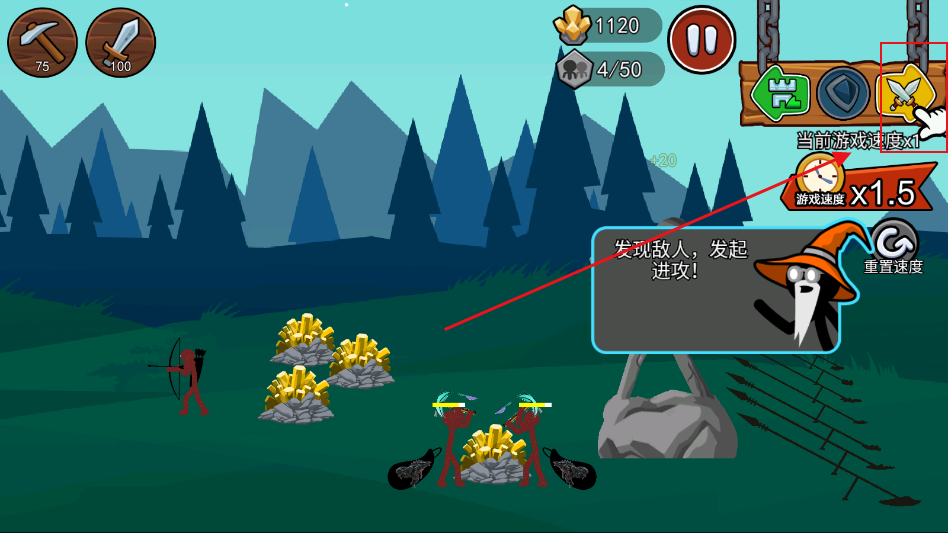This screenshot has width=948, height=533.
Task: Train a swordsman with the sword button
Action: (x=120, y=43)
